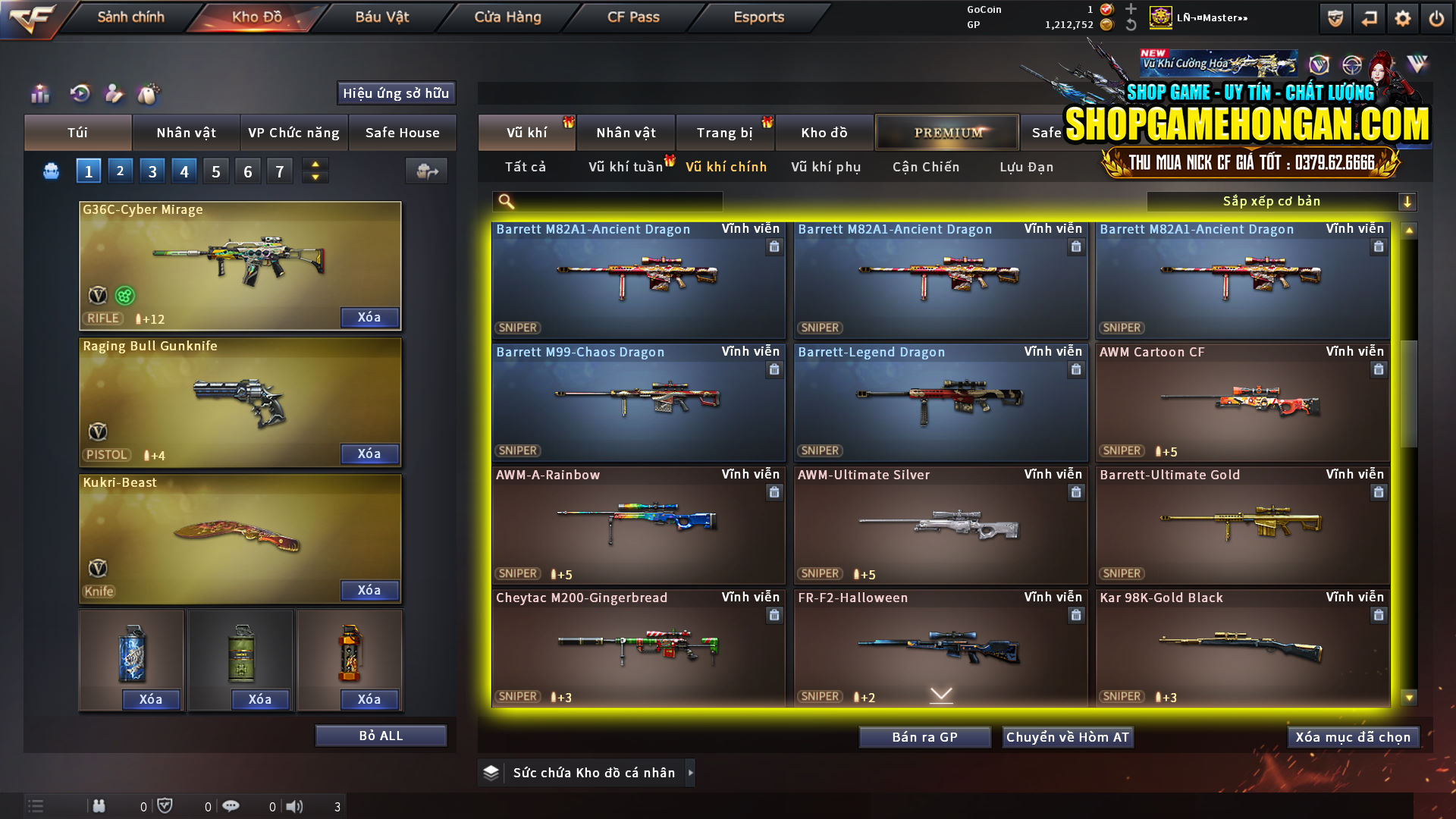
Task: Toggle the chat bubble in bottom status bar
Action: [x=231, y=806]
